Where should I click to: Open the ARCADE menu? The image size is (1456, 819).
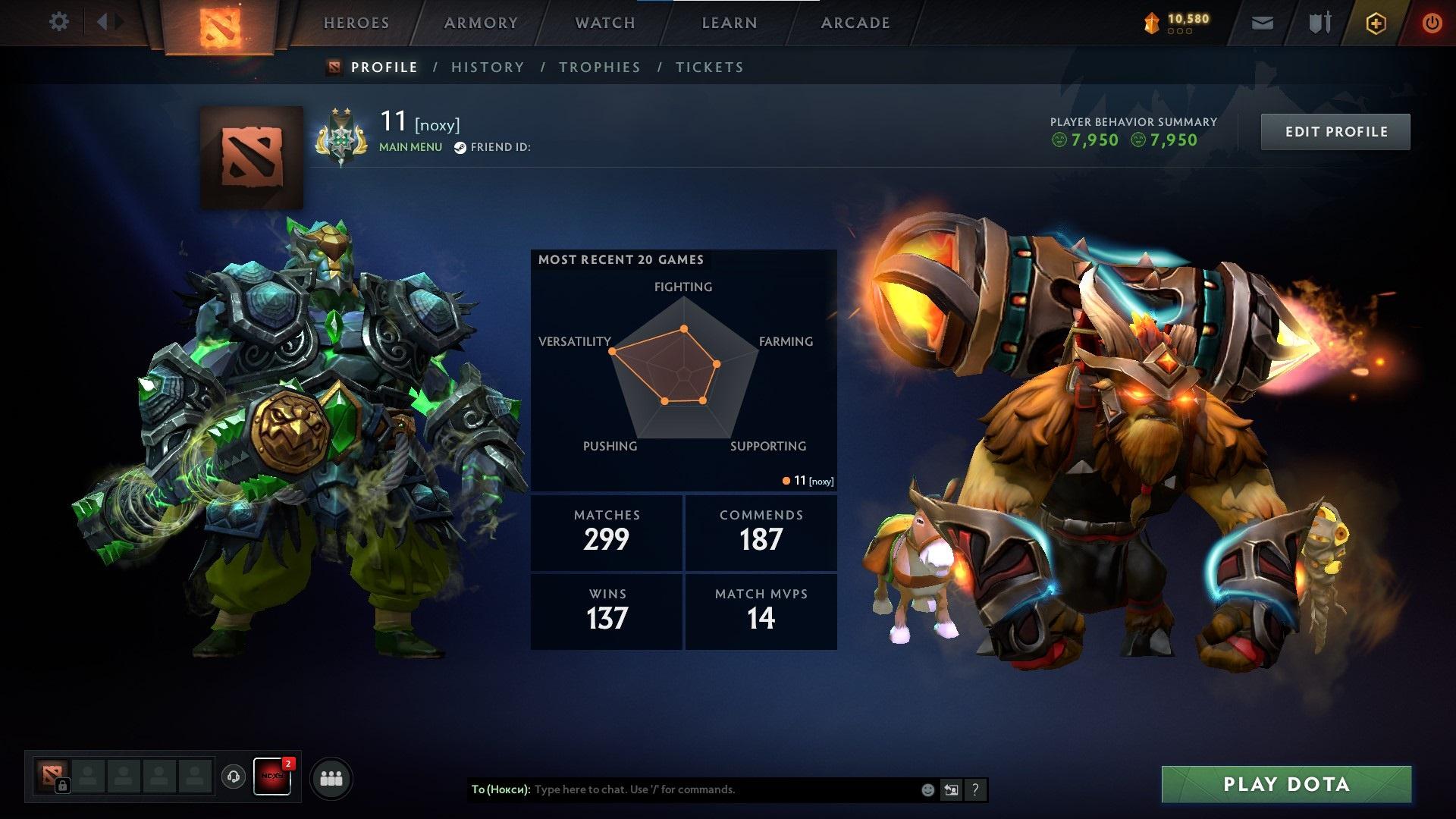855,23
